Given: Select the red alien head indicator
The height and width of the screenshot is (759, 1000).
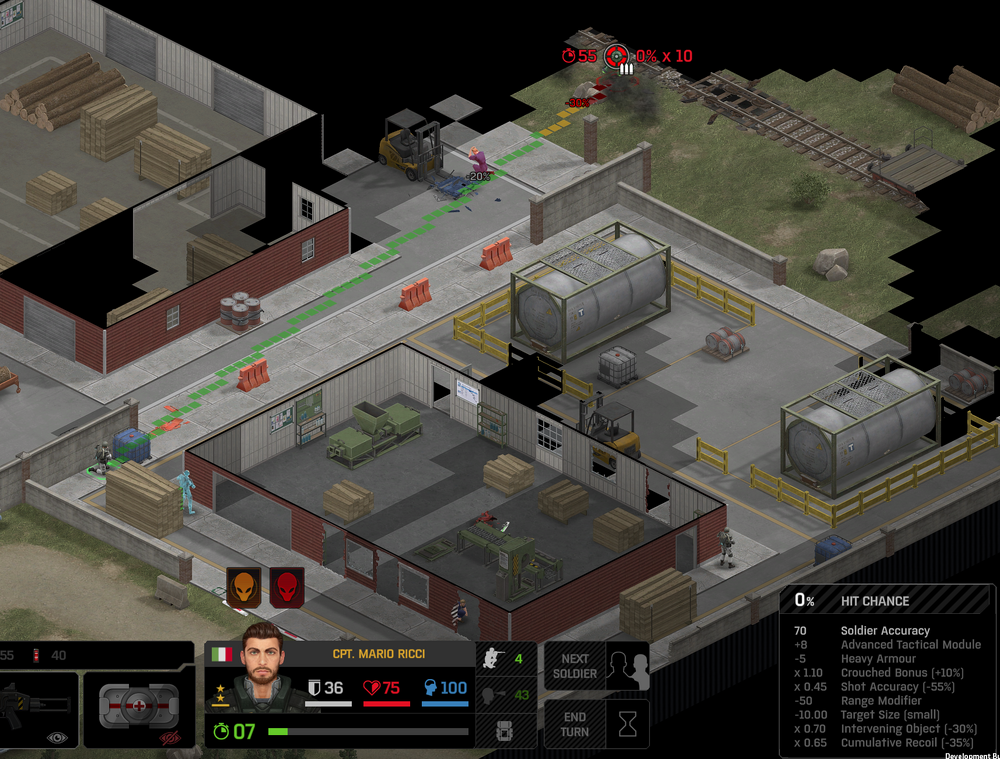Looking at the screenshot, I should point(287,587).
